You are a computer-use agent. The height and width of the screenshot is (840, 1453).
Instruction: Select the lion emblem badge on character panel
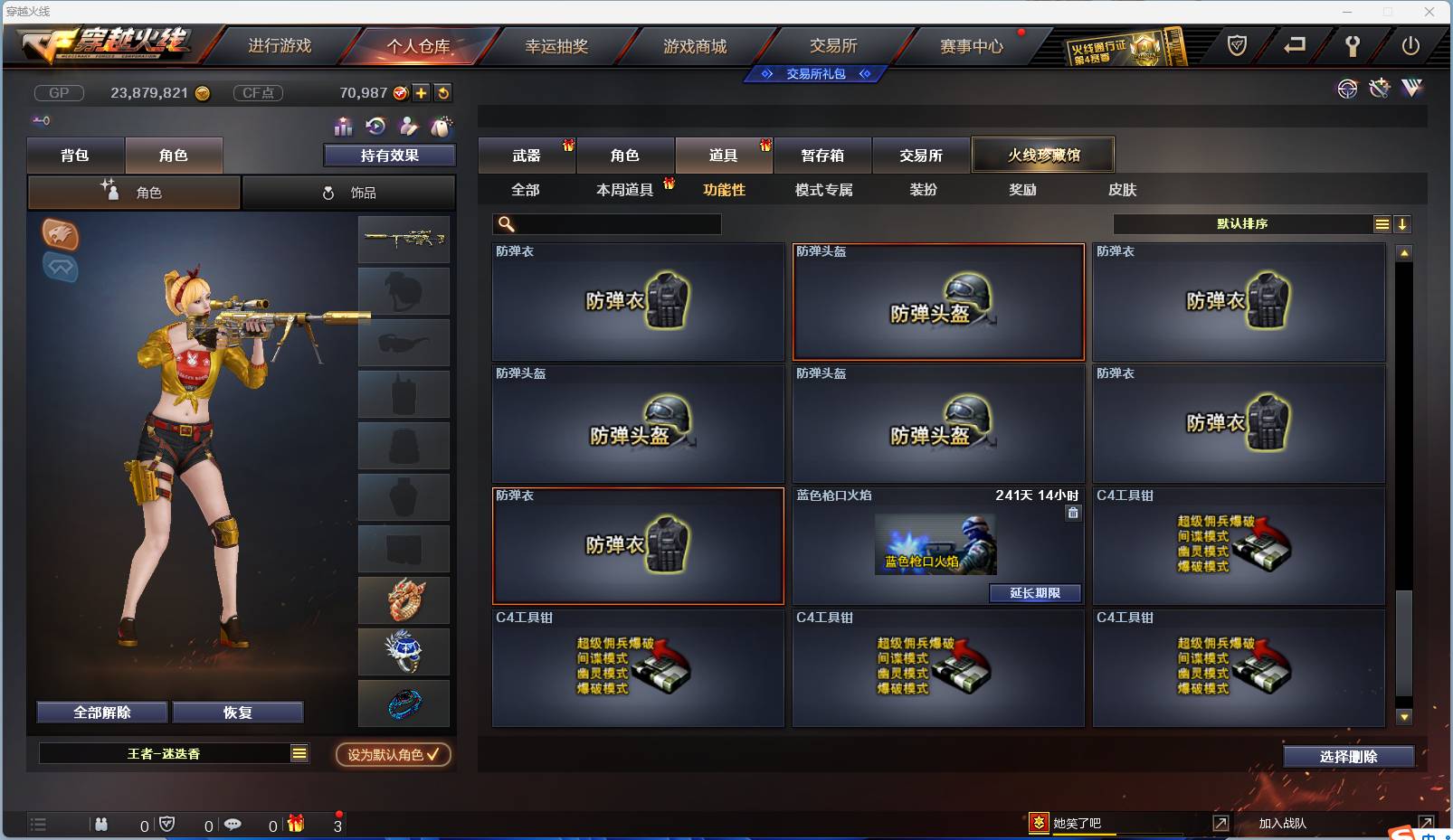point(61,236)
